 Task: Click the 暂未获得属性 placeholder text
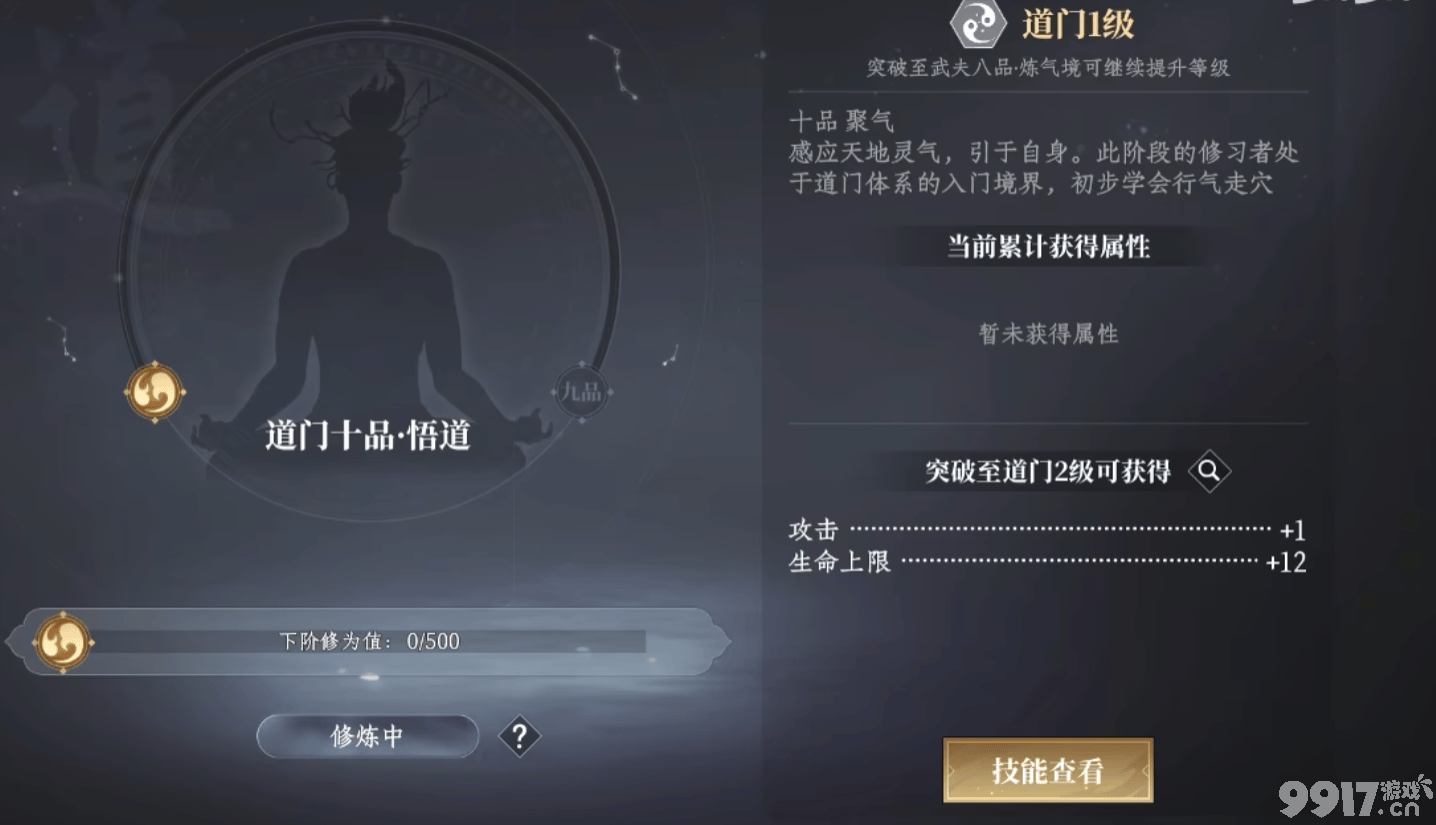pyautogui.click(x=1046, y=334)
